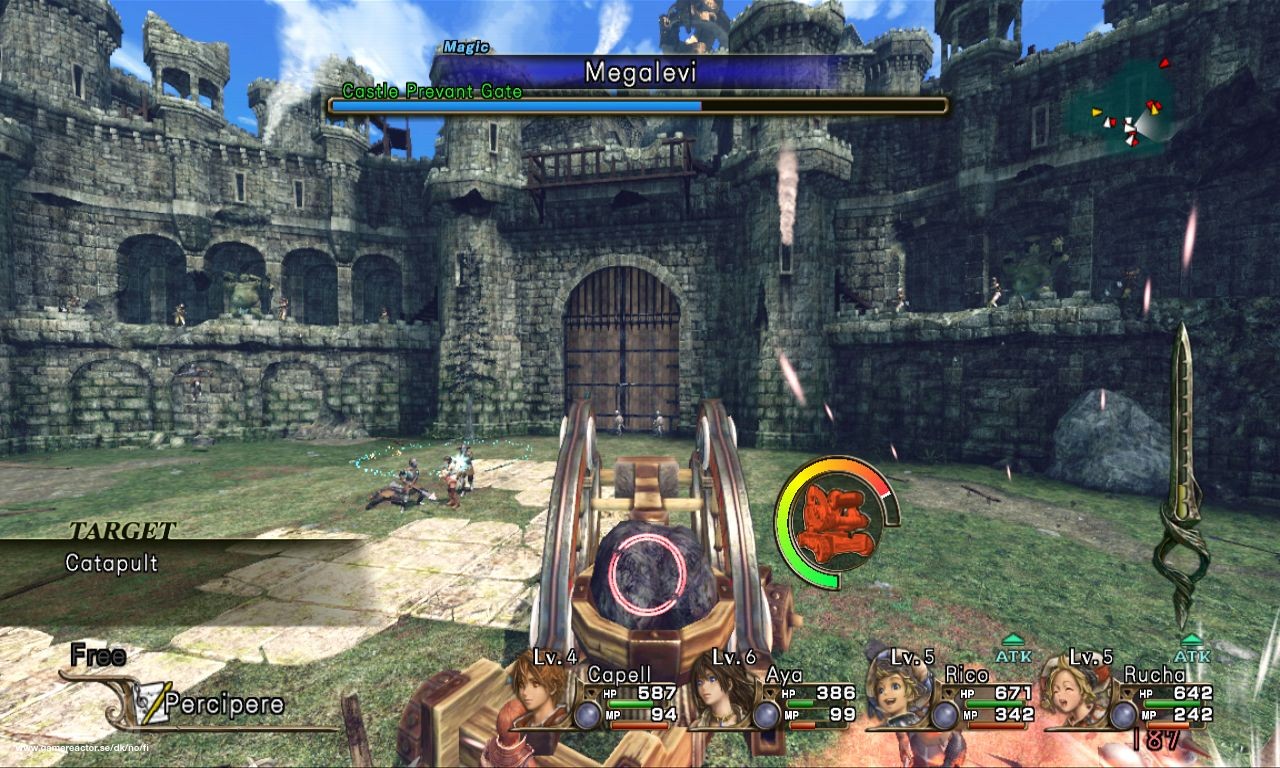Click the Megalevi magic banner
This screenshot has width=1280, height=768.
(x=640, y=73)
